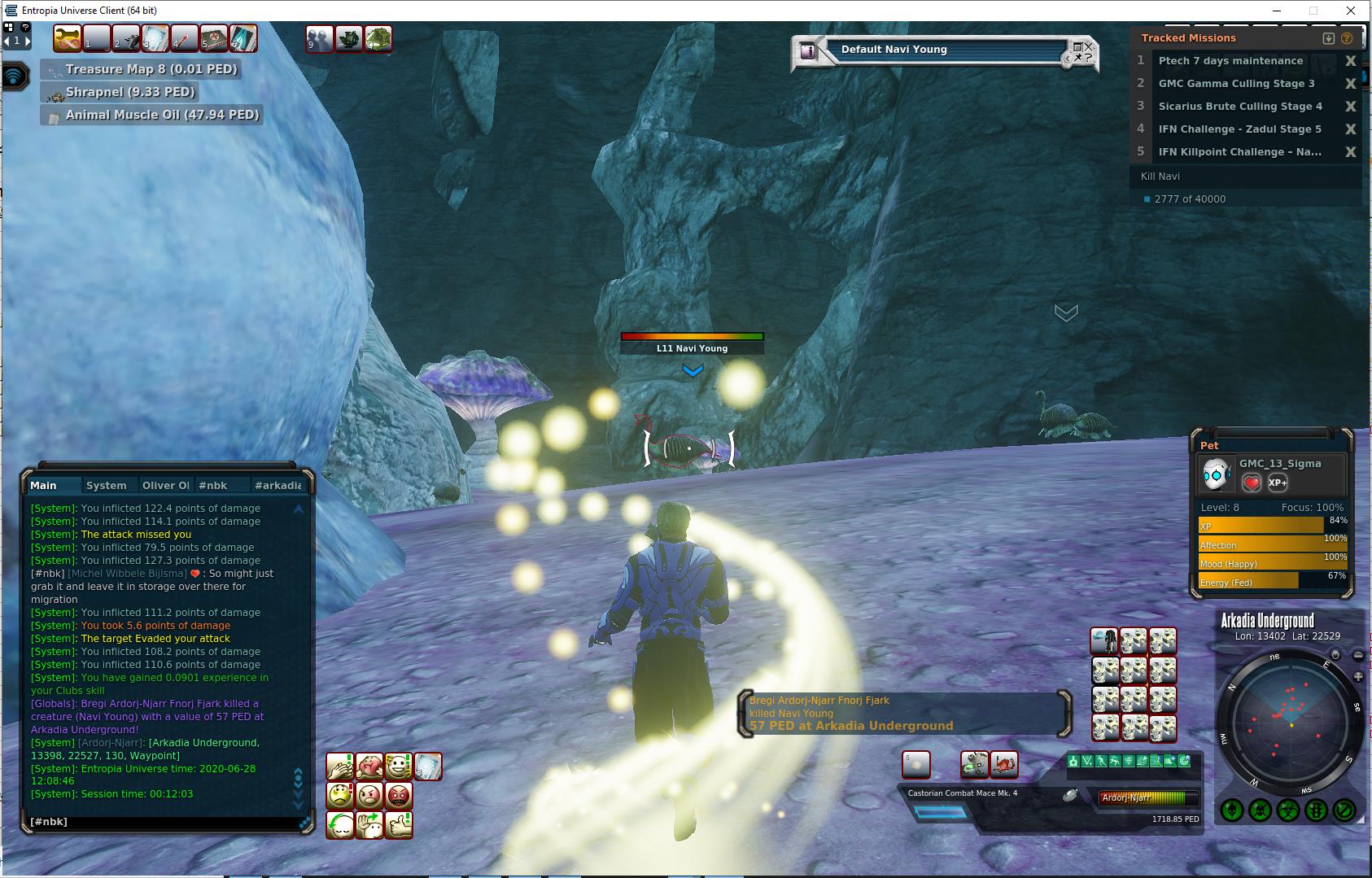Open the #nbk chat channel tab
Image resolution: width=1372 pixels, height=878 pixels.
(x=213, y=486)
